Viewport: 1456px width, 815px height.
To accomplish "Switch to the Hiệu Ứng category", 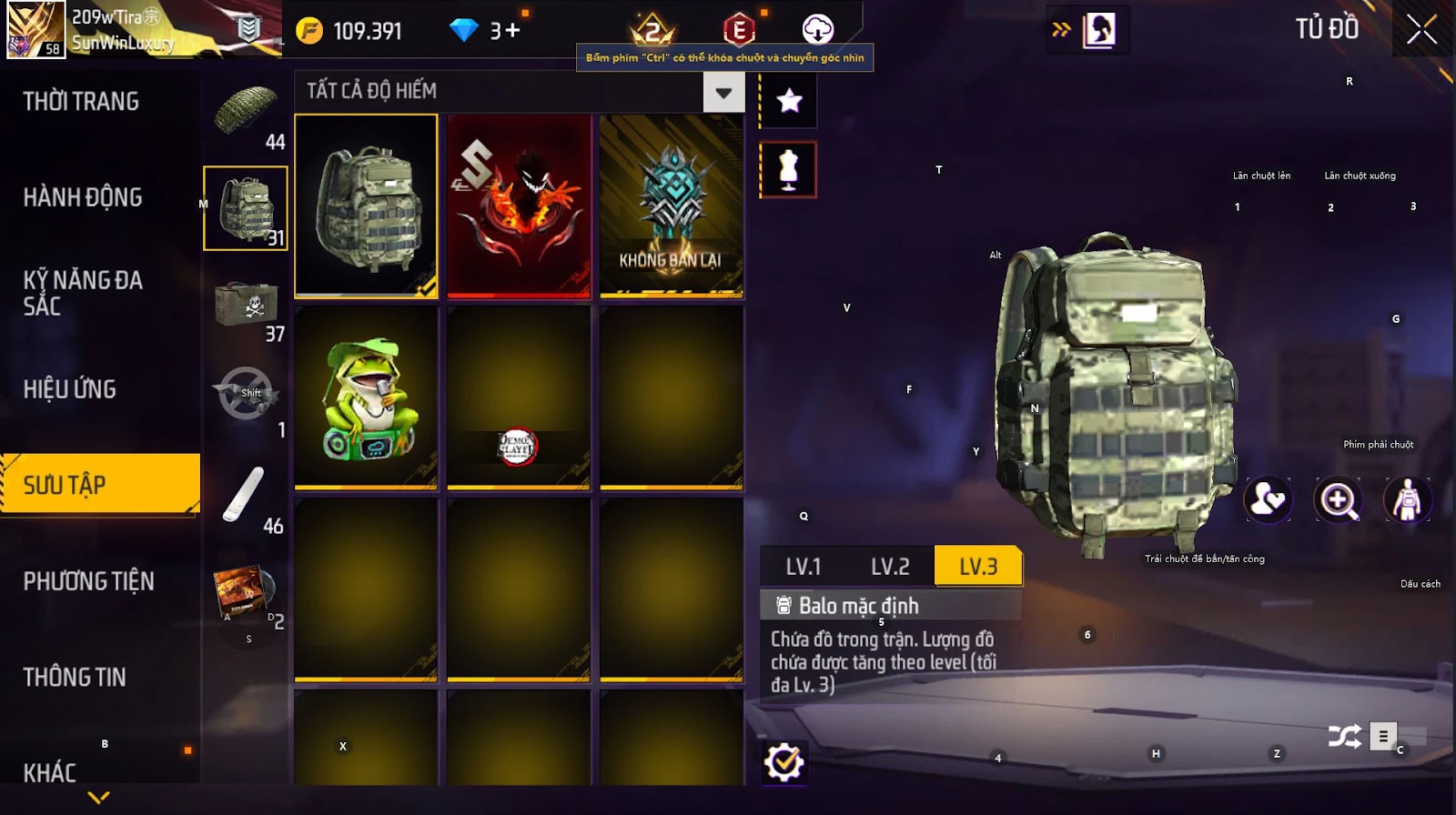I will point(70,389).
